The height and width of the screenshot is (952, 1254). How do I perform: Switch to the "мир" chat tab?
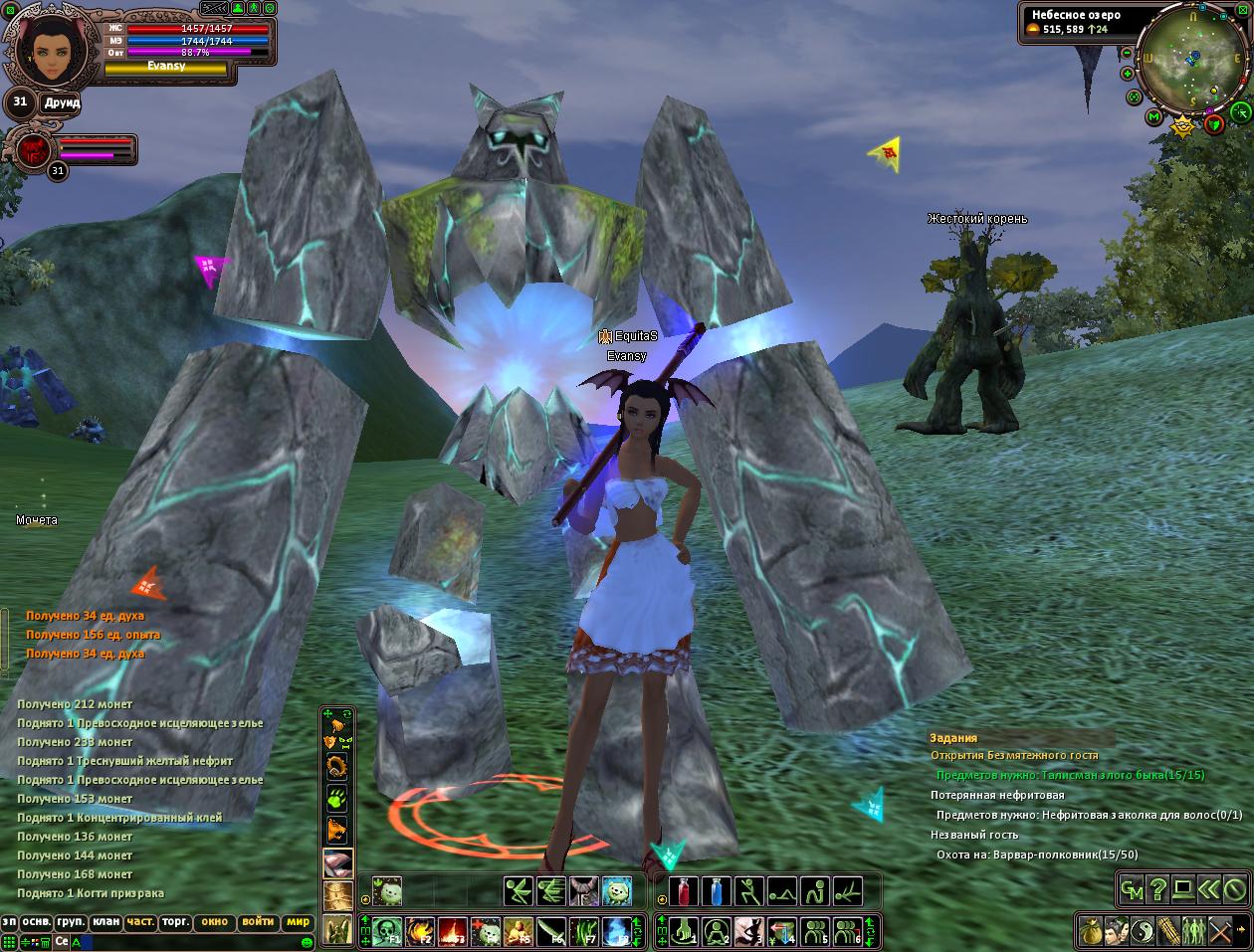(297, 922)
